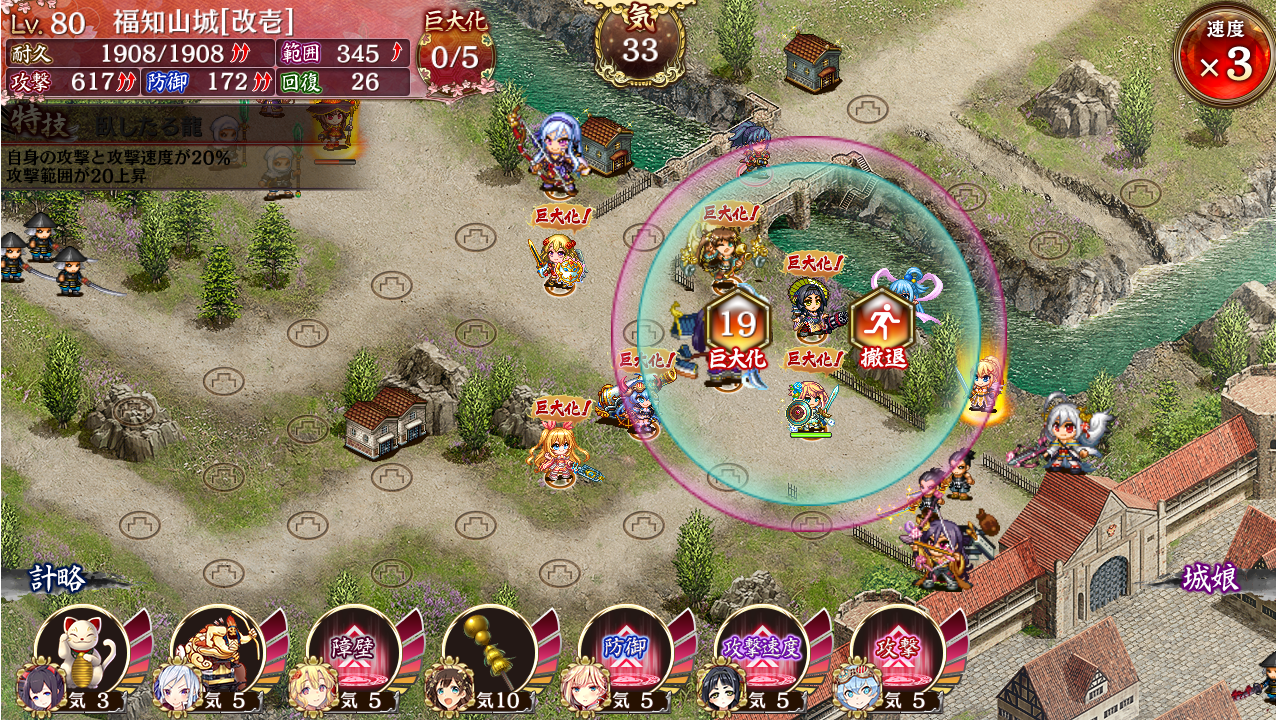Tap the 巨大化 upgrade button costing 19
Viewport: 1276px width, 720px height.
coord(737,329)
